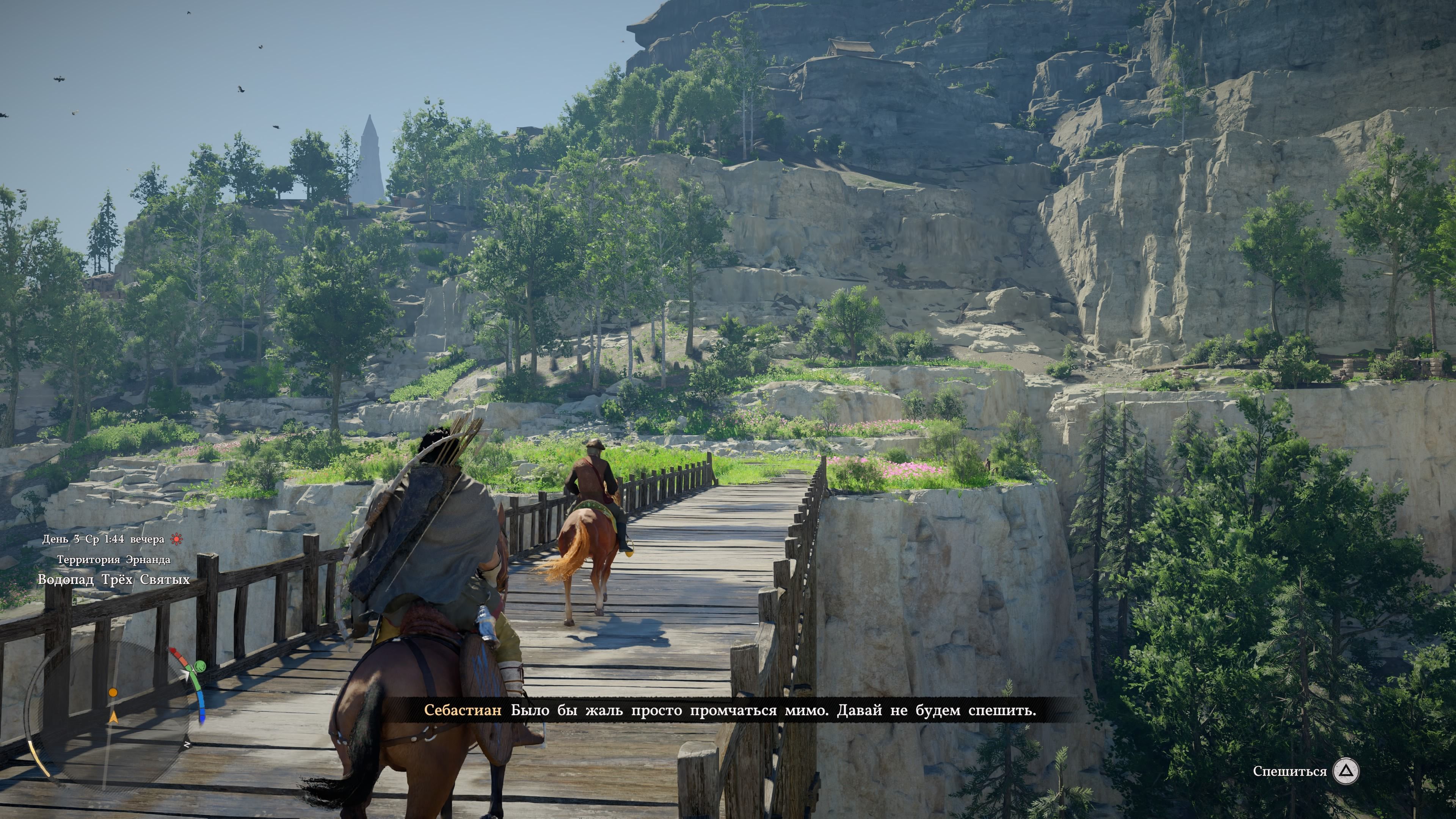Click the north indicator on minimap rim
The width and height of the screenshot is (1456, 819).
point(187,745)
